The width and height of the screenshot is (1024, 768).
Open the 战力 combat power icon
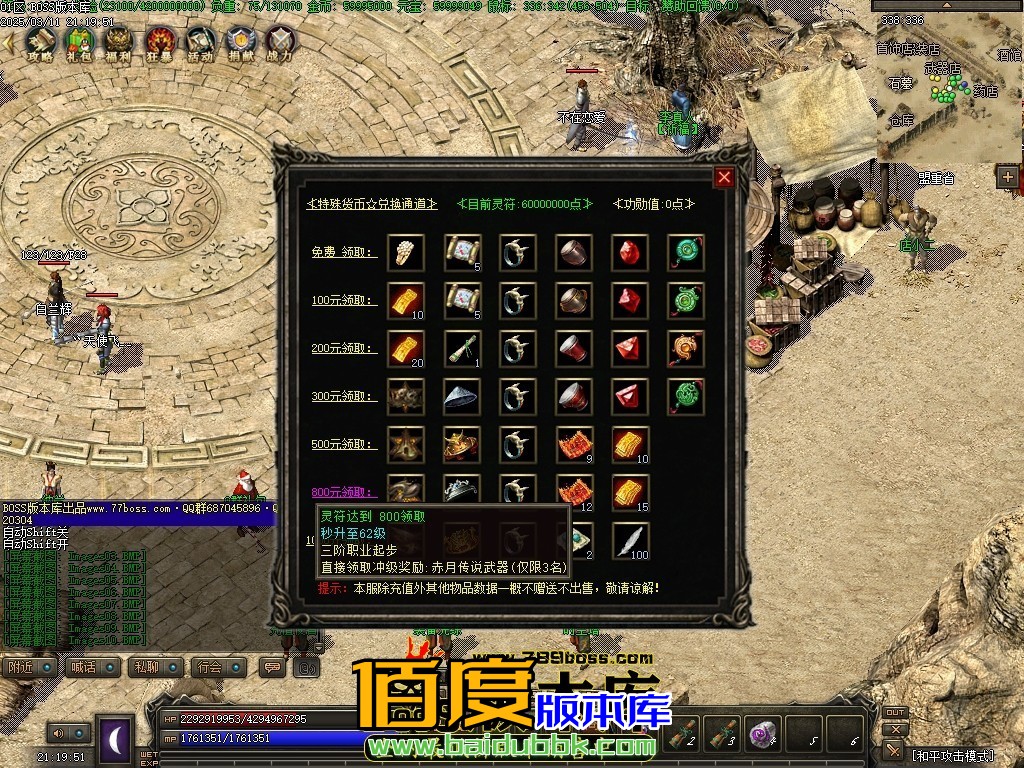pos(281,42)
